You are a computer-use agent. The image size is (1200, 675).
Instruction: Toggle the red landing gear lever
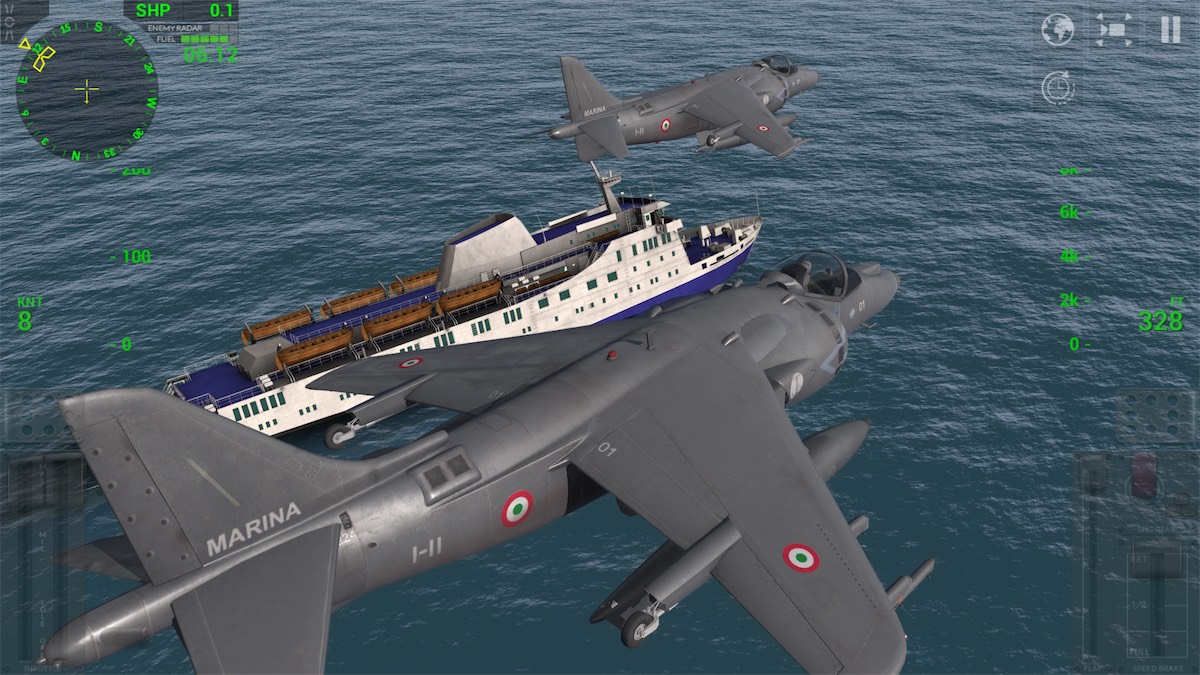(x=1143, y=473)
